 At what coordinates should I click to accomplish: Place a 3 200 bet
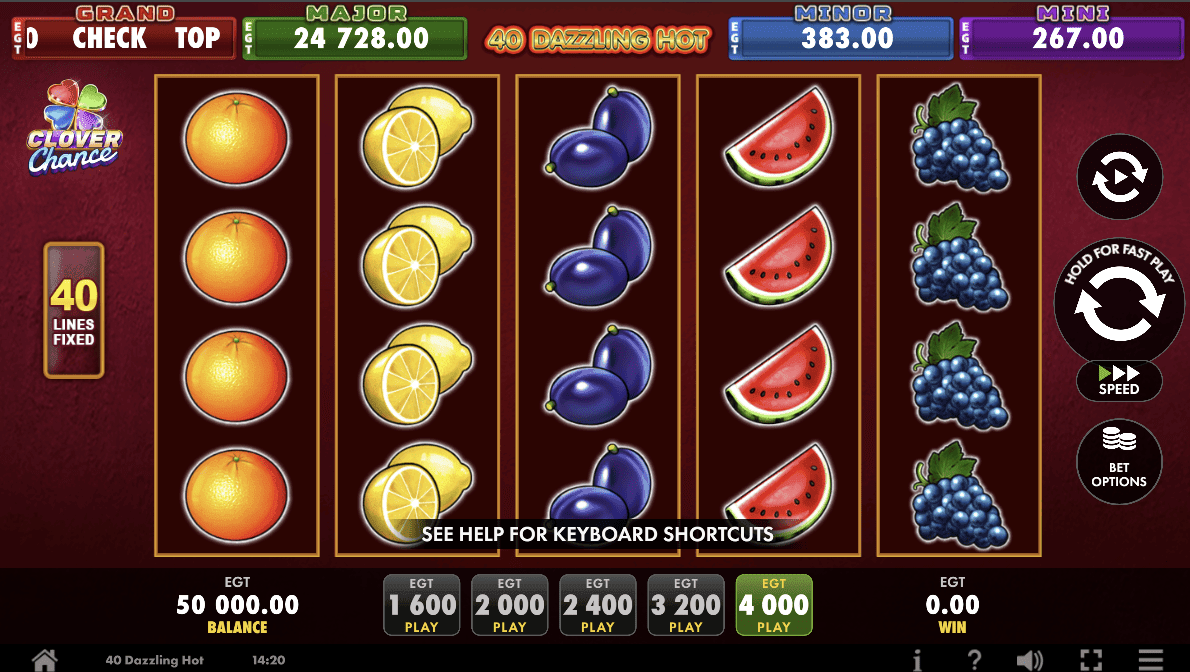(686, 605)
